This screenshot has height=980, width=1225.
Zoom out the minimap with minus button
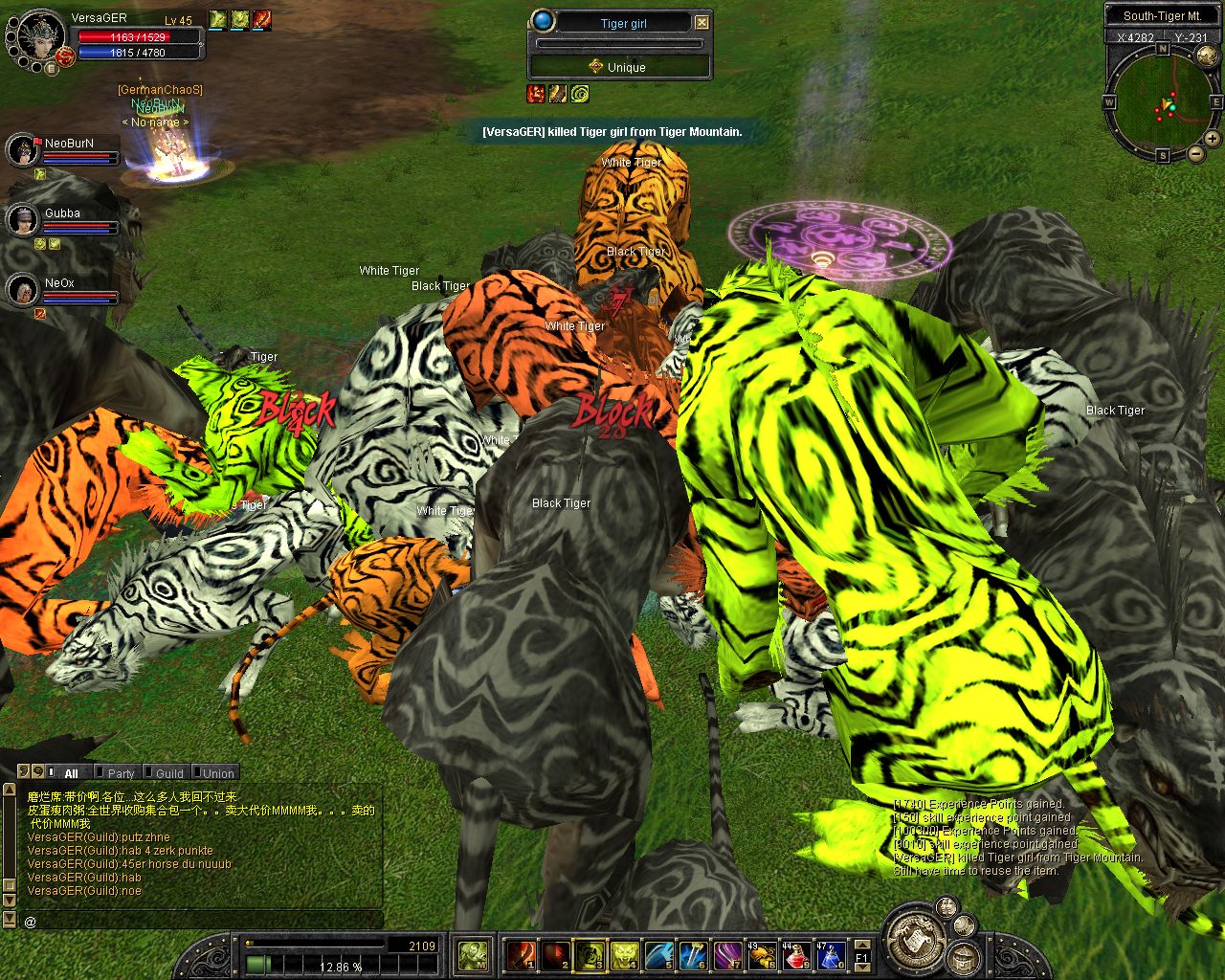click(x=1195, y=154)
